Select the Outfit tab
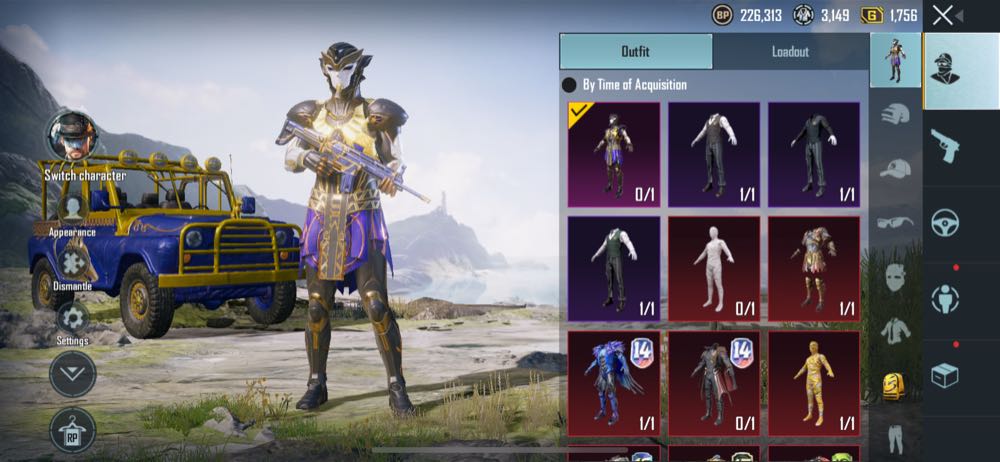The width and height of the screenshot is (1000, 462). pyautogui.click(x=636, y=52)
